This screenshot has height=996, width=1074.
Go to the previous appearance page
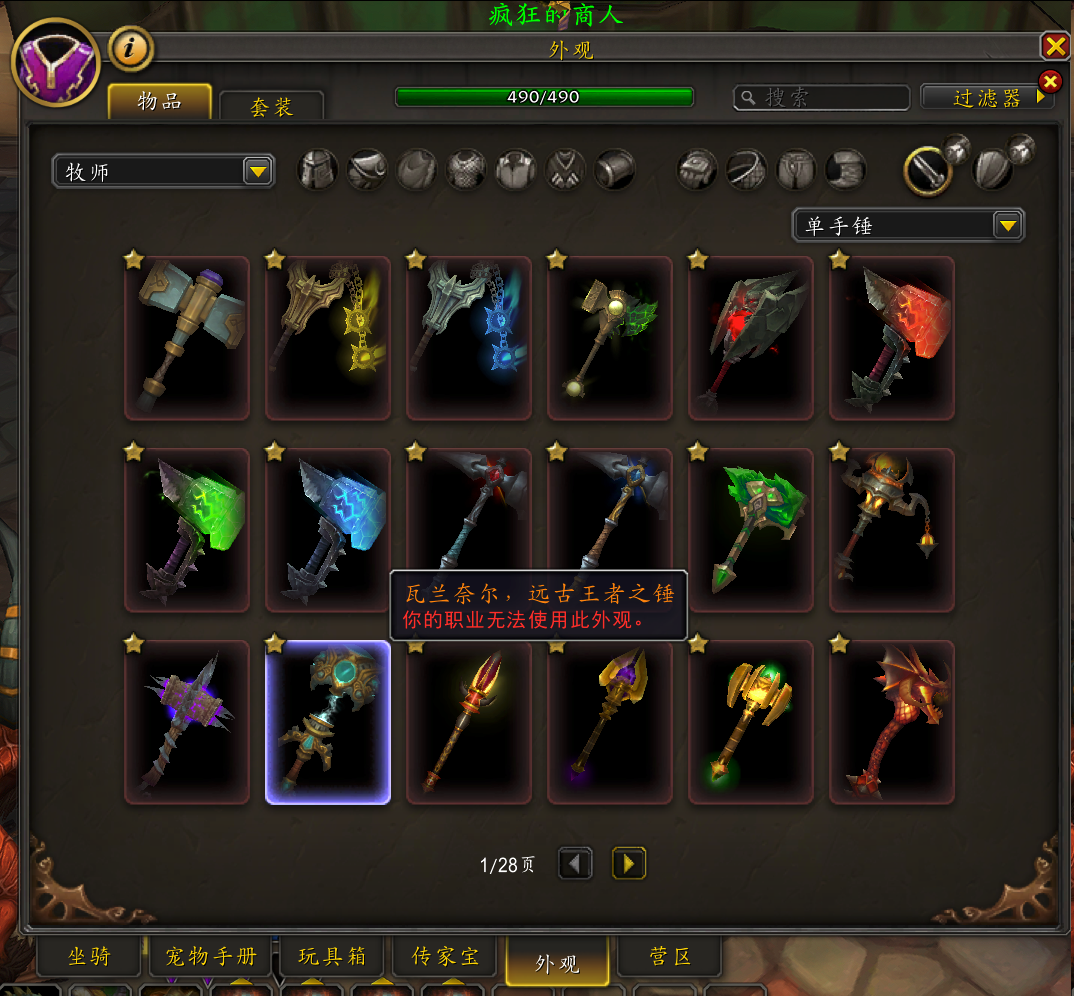[575, 864]
